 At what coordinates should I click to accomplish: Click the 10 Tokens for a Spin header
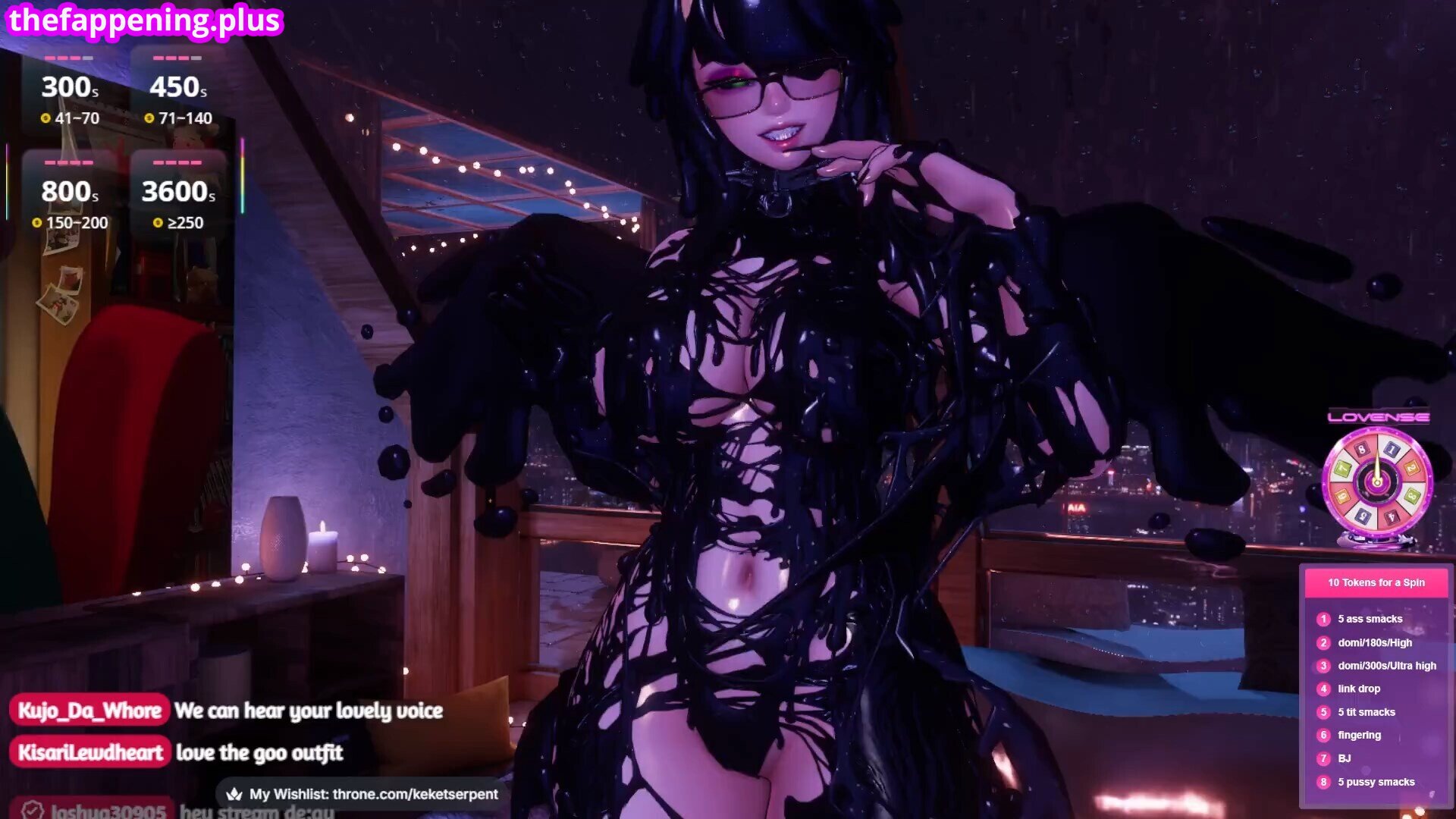pyautogui.click(x=1376, y=582)
